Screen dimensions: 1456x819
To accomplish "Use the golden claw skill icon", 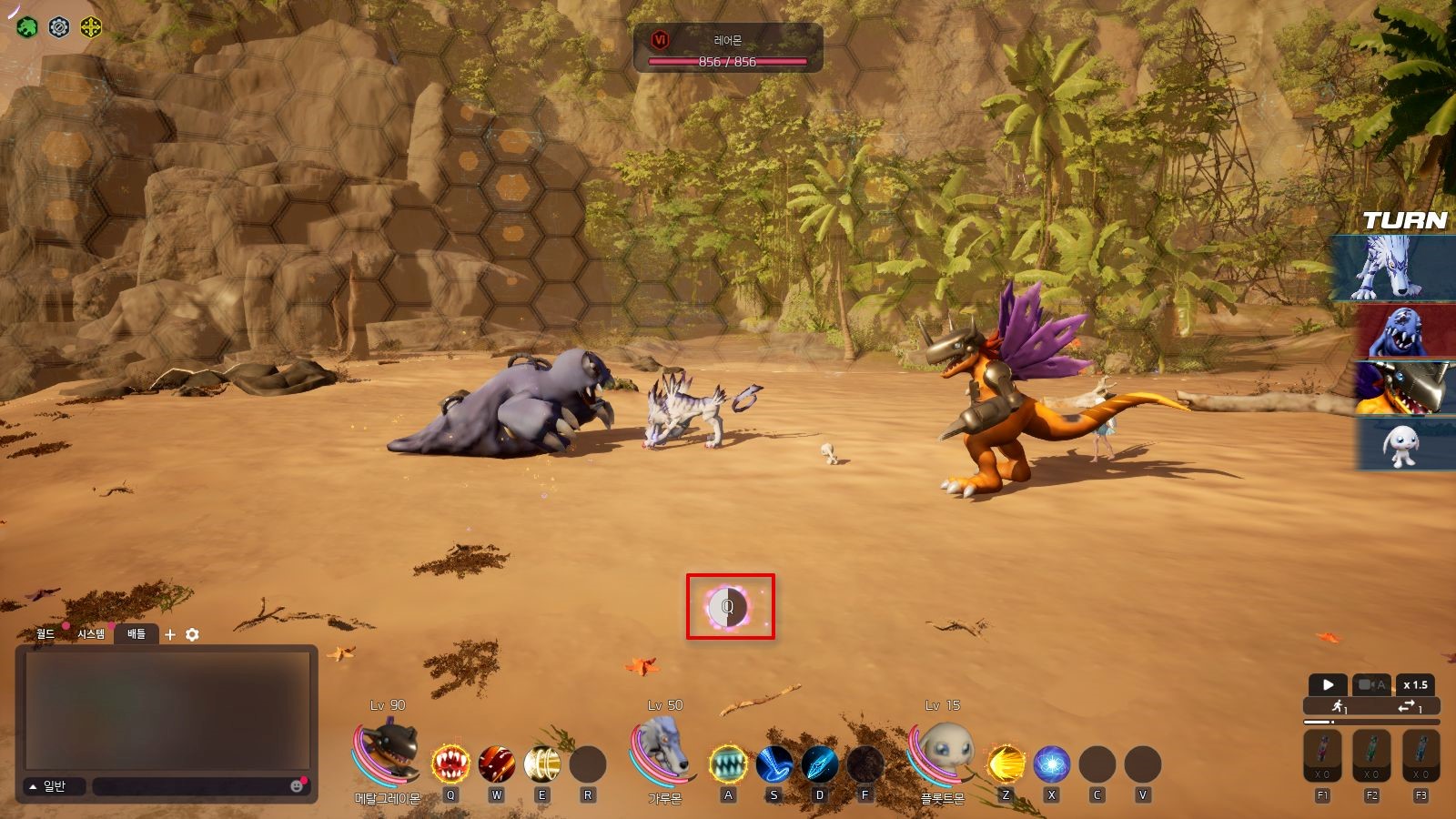I will point(541,763).
